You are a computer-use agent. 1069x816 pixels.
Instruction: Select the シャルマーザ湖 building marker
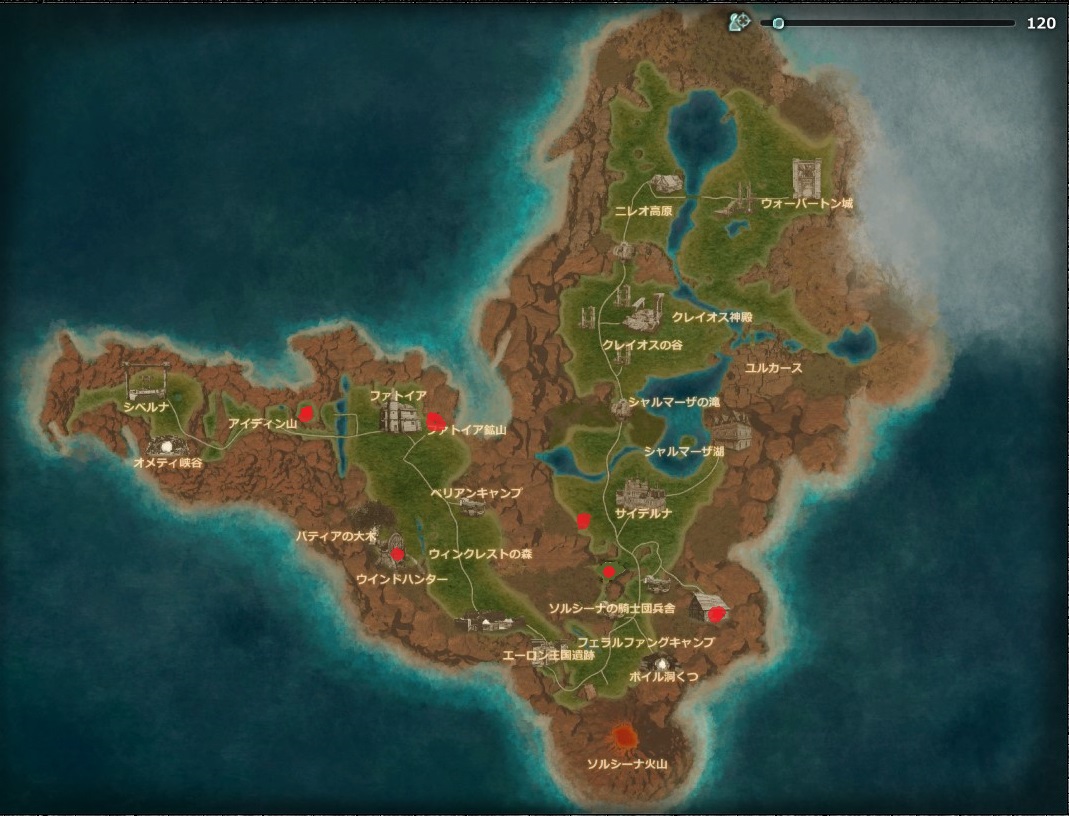(732, 430)
